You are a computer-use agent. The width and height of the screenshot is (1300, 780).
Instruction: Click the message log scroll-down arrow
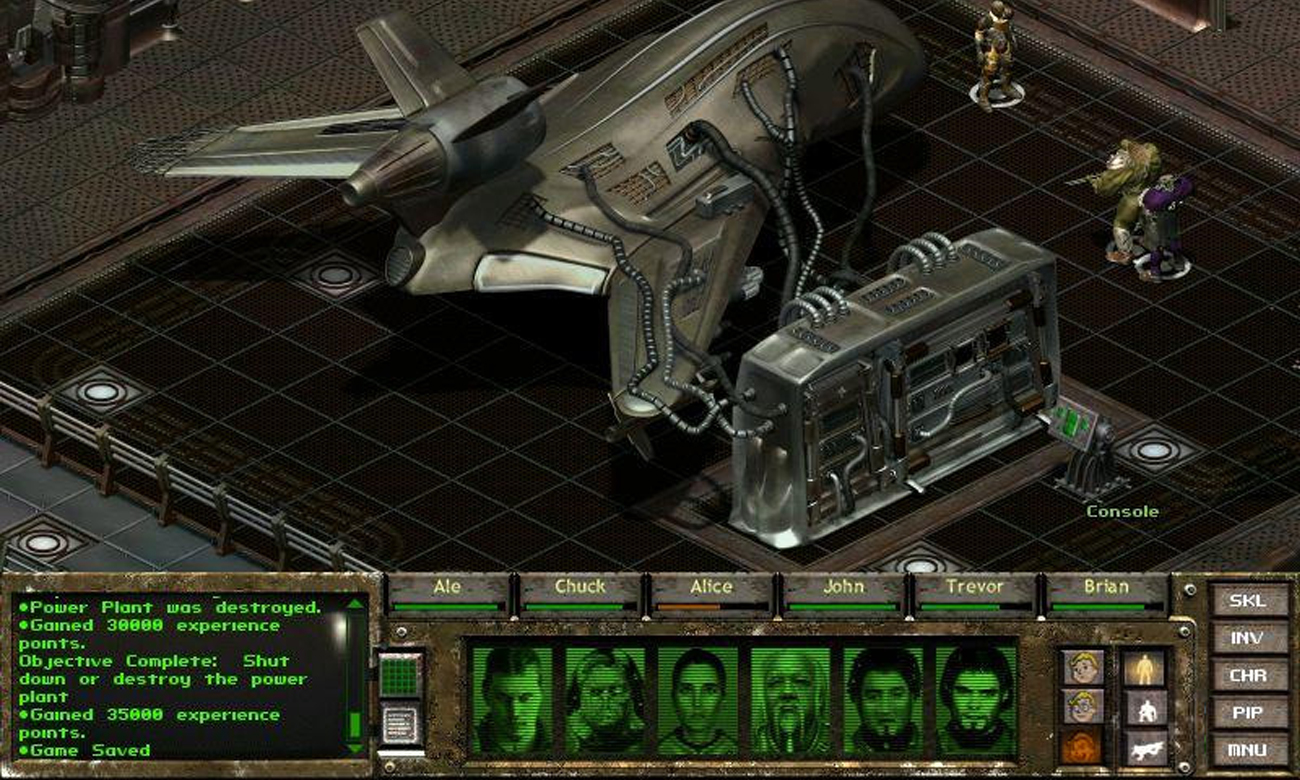tap(355, 748)
